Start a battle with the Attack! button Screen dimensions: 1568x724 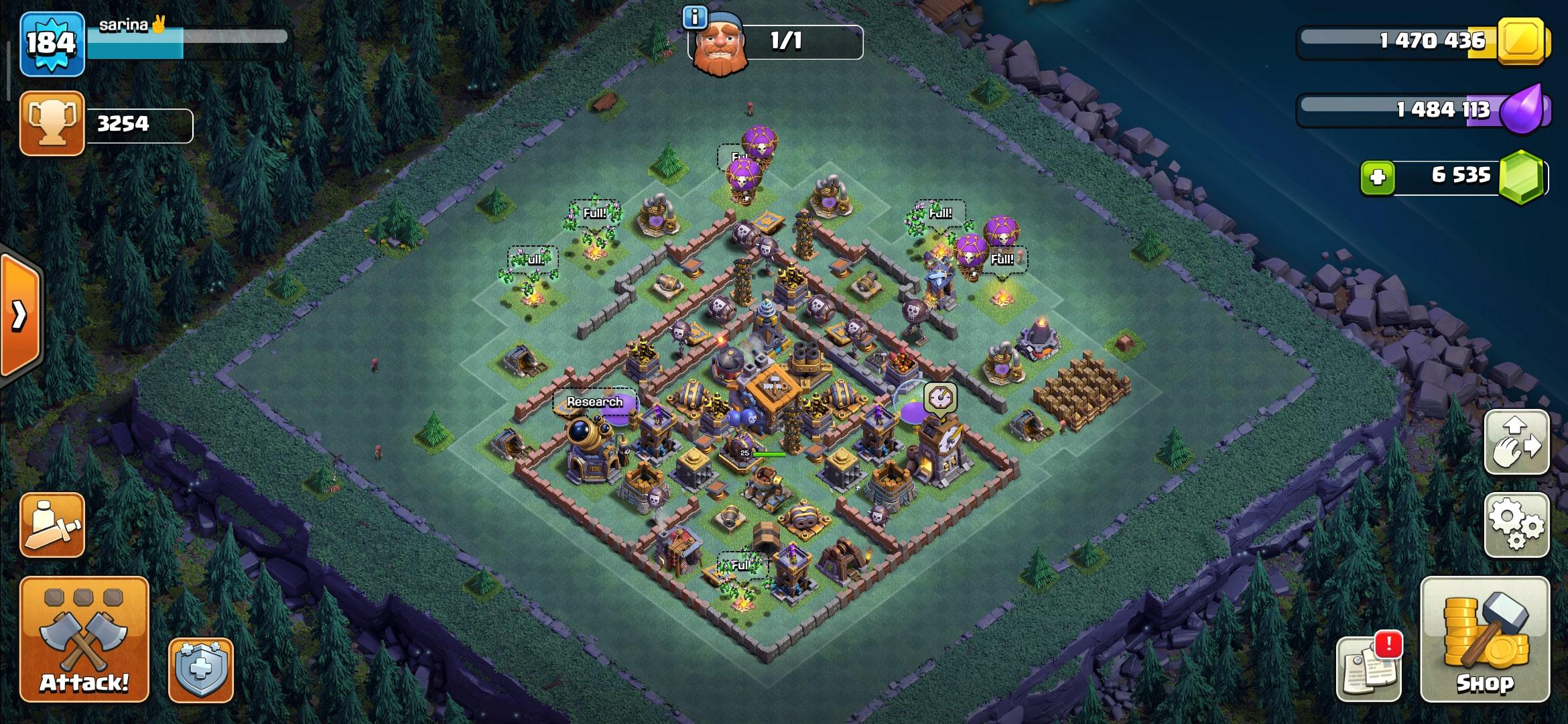click(x=84, y=638)
